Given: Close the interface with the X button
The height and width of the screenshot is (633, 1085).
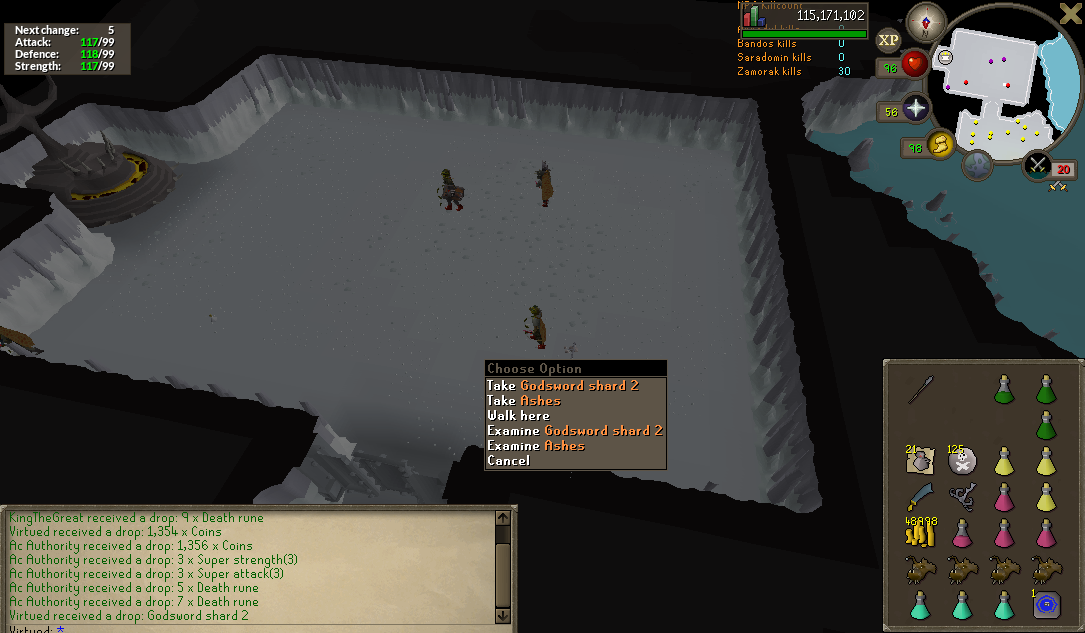Looking at the screenshot, I should [1069, 13].
